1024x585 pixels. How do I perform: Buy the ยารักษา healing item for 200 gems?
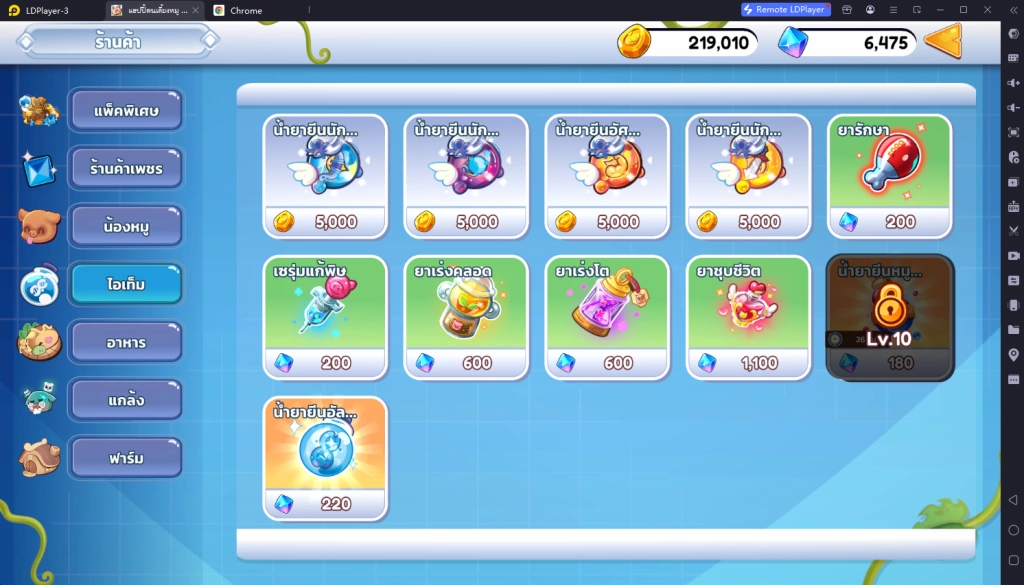click(889, 176)
